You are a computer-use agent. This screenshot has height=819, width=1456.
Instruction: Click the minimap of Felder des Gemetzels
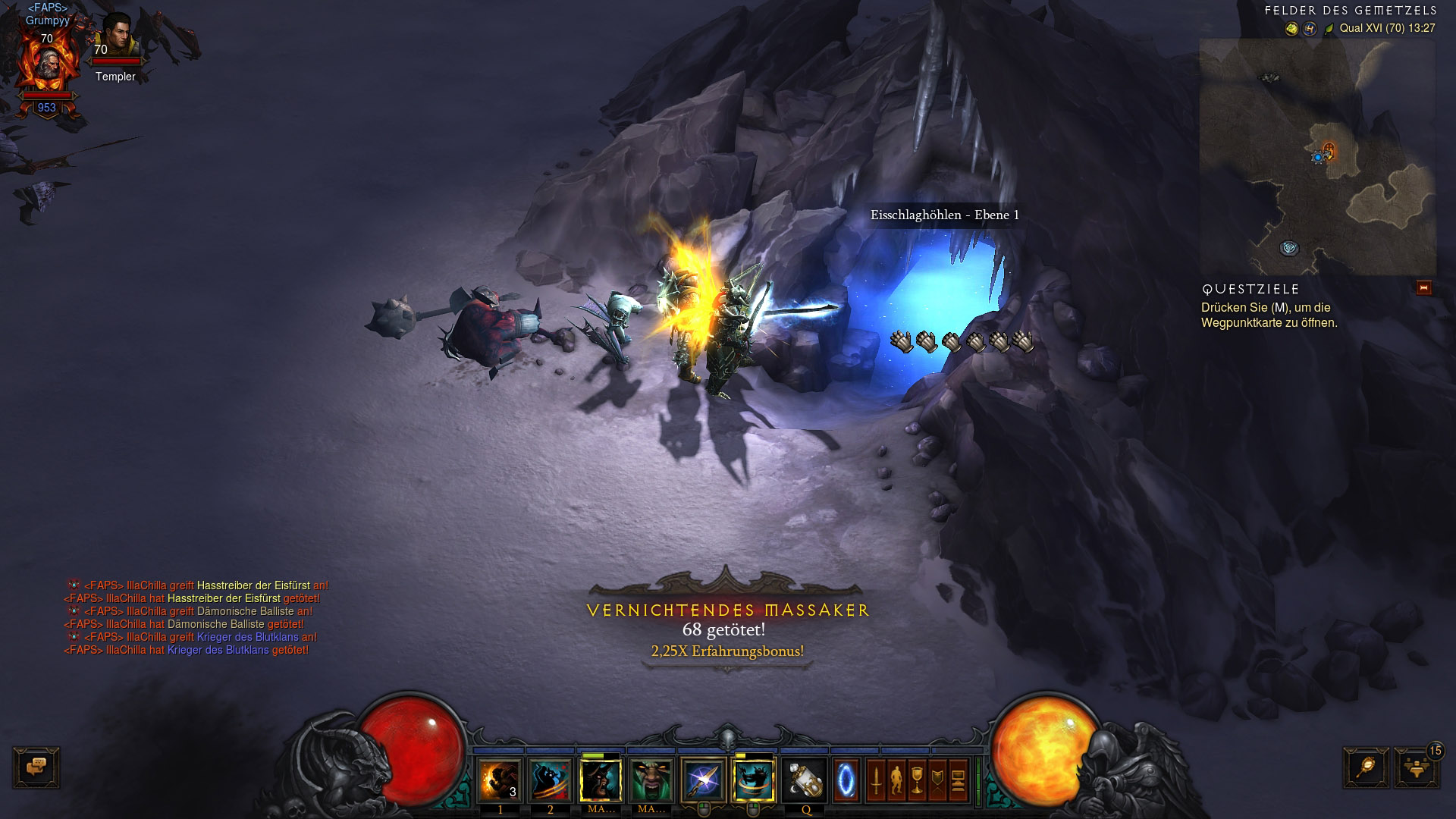[x=1317, y=157]
